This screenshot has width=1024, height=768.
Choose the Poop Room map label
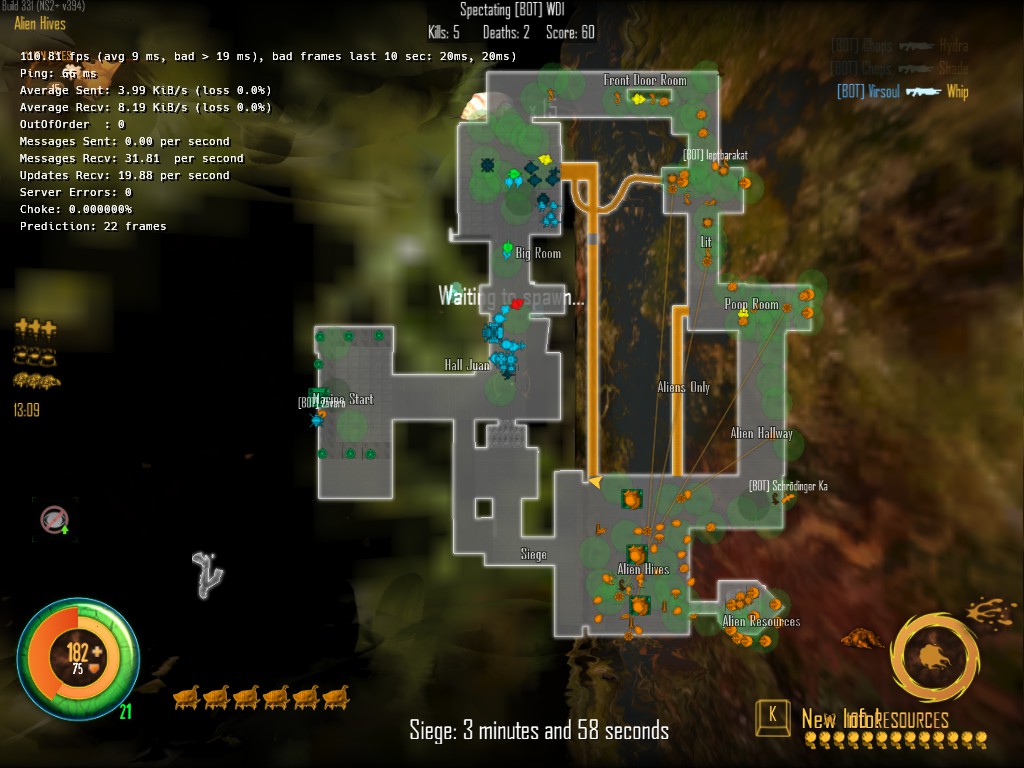point(751,305)
